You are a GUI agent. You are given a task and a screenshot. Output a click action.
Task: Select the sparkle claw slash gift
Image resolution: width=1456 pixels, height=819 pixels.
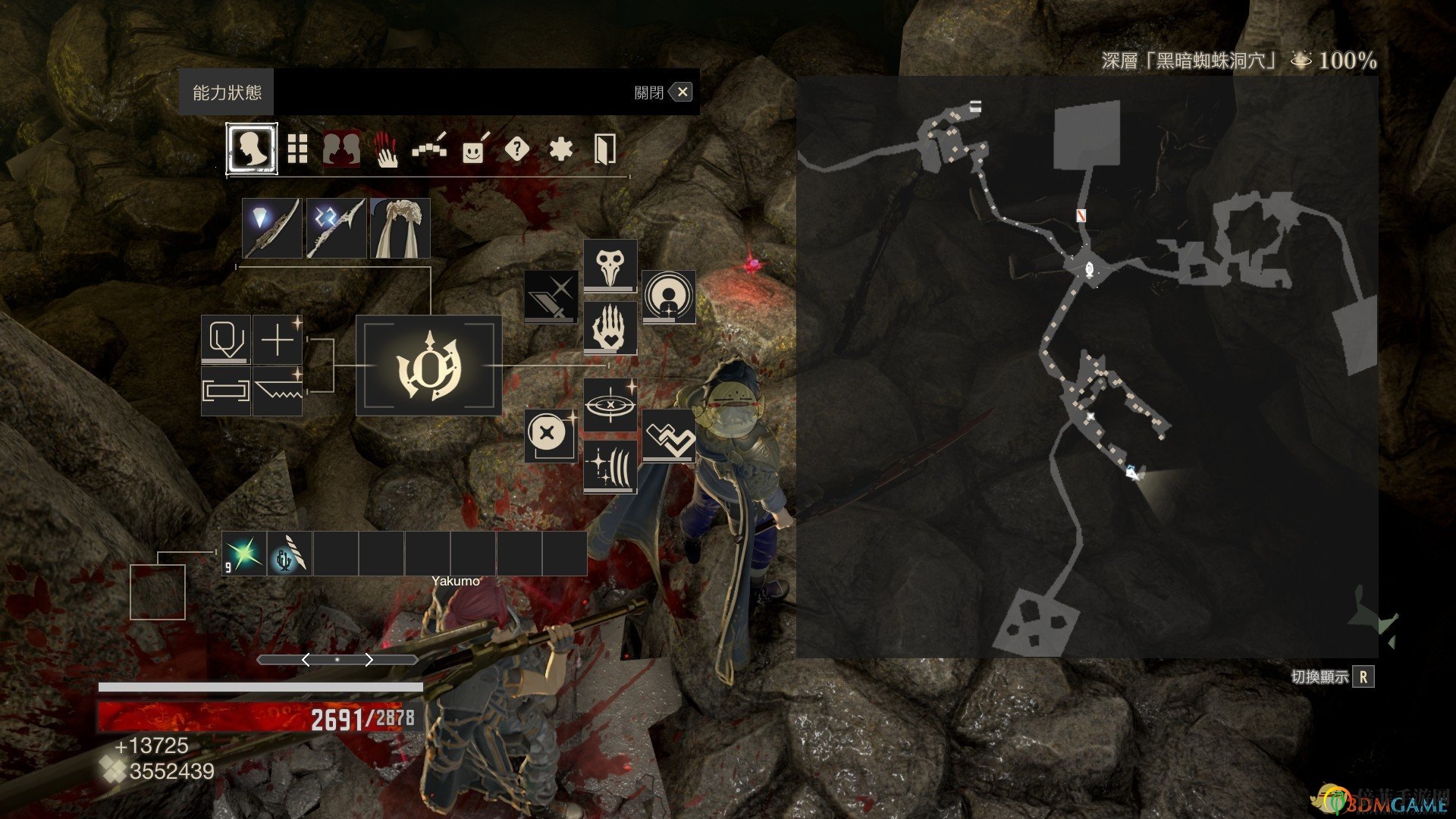tap(610, 467)
